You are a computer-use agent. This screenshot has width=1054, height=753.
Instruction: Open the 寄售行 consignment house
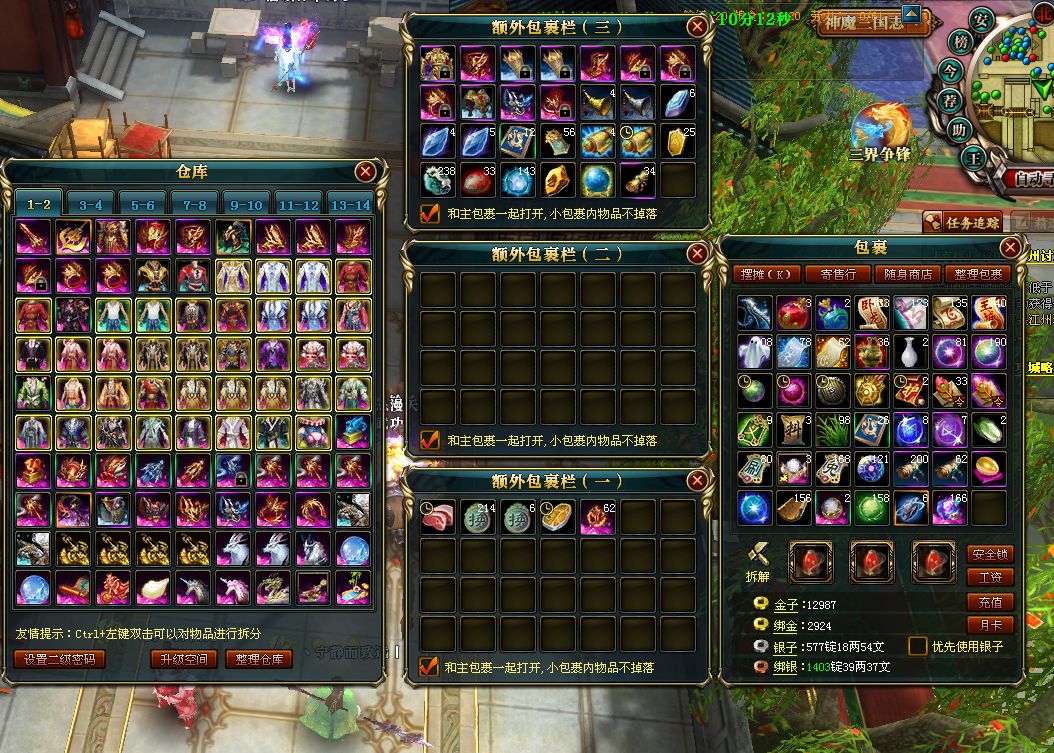pos(838,274)
